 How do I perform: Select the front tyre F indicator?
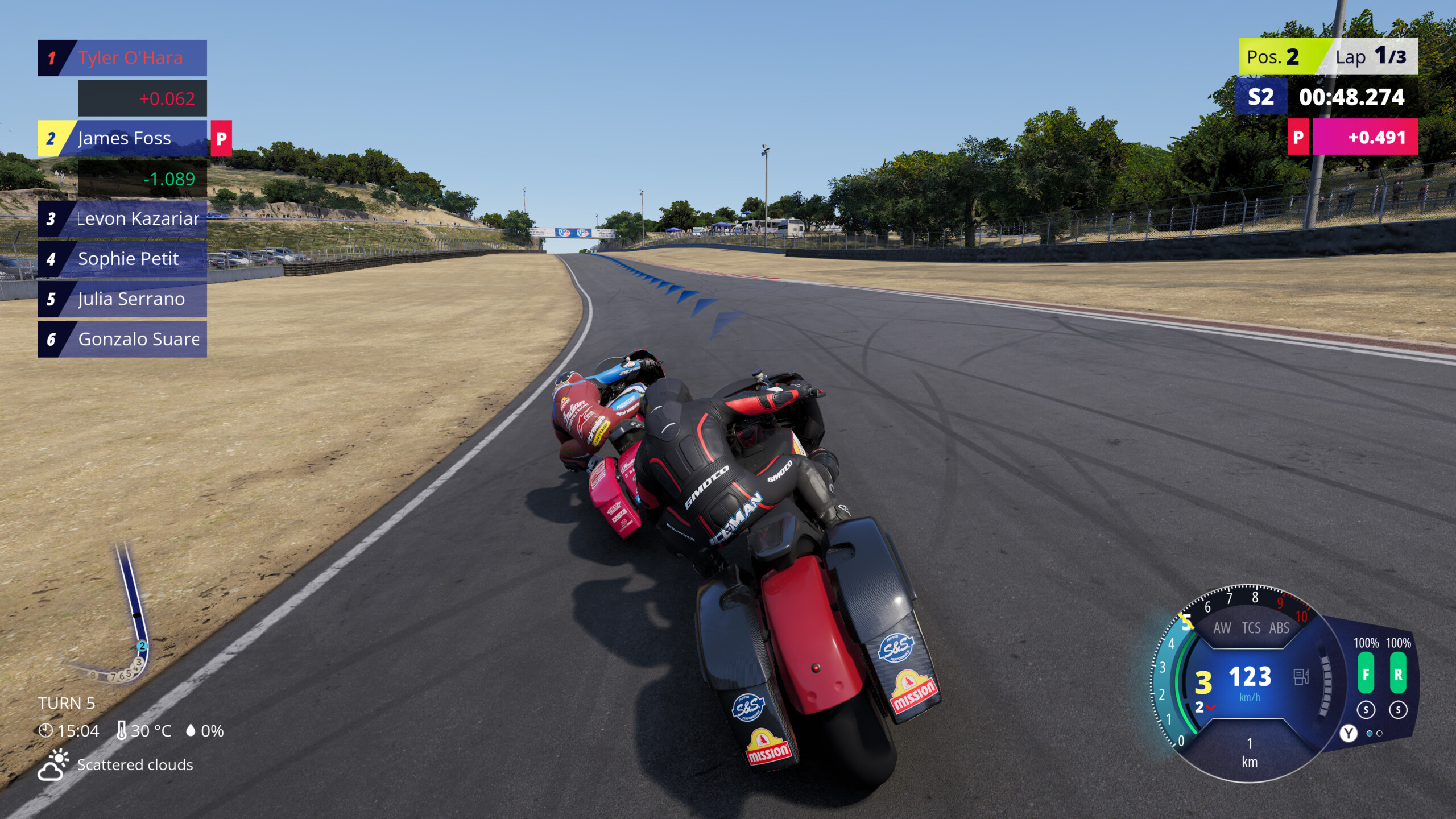coord(1366,674)
